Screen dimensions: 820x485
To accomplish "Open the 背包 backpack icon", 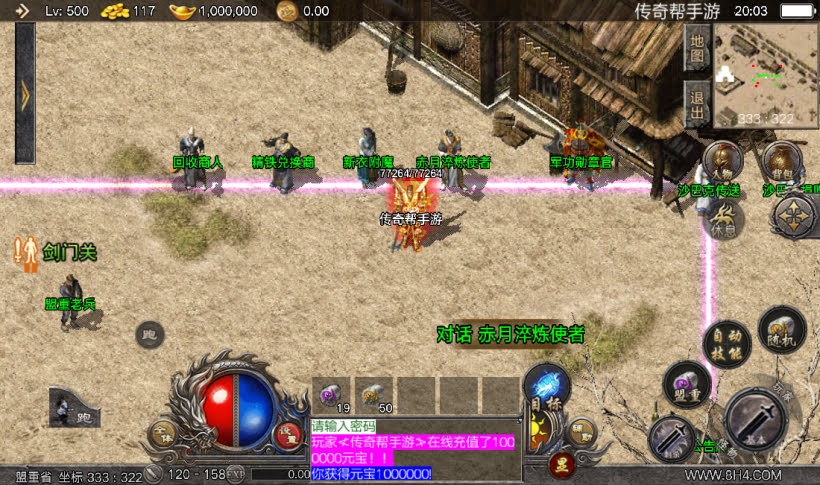I will 780,161.
